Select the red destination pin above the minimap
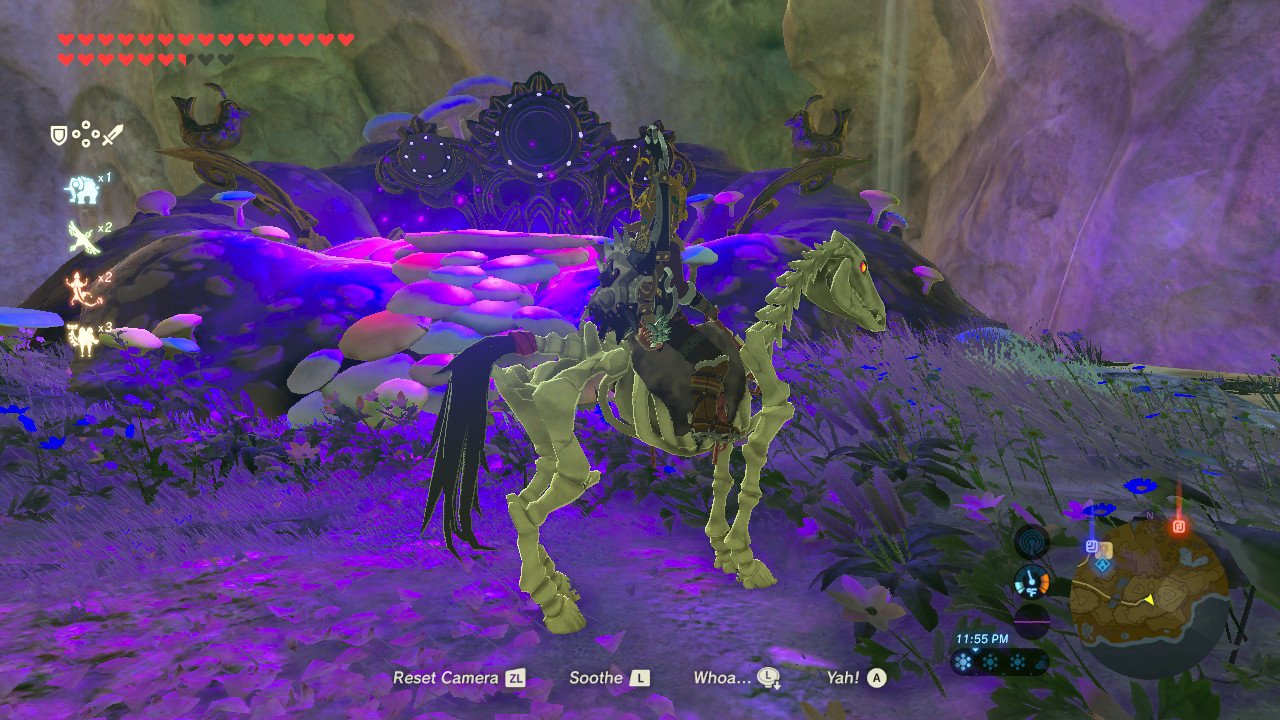 point(1178,527)
